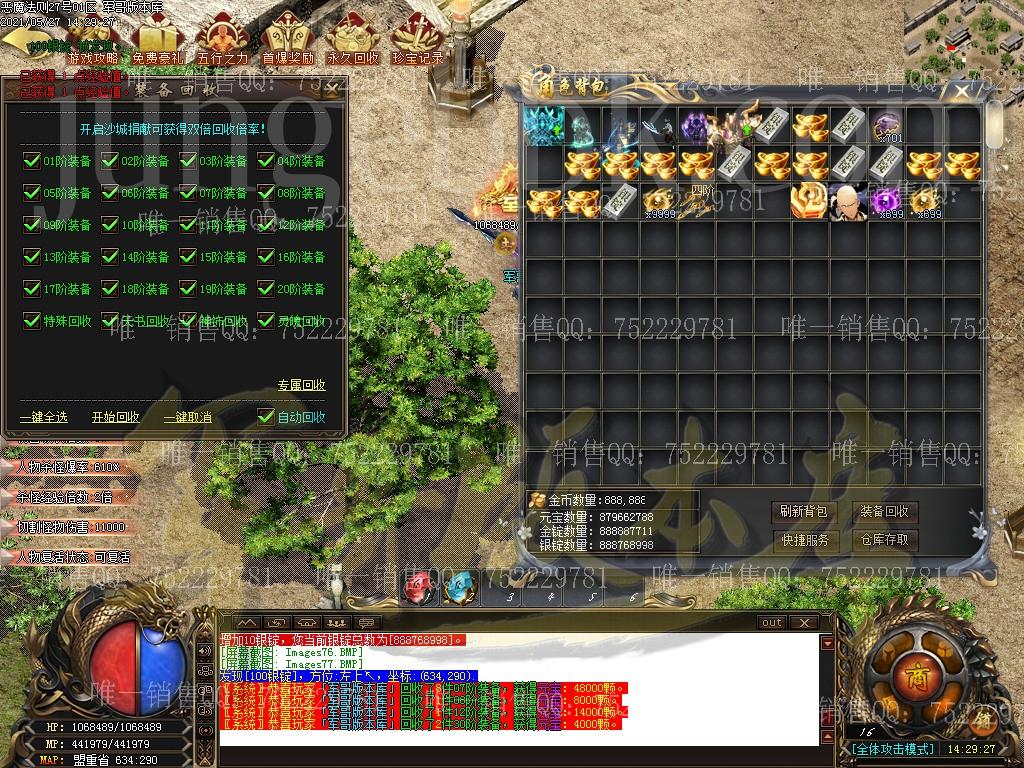The height and width of the screenshot is (768, 1024).
Task: Open the 免费豪礼 free gift icon
Action: click(x=158, y=45)
